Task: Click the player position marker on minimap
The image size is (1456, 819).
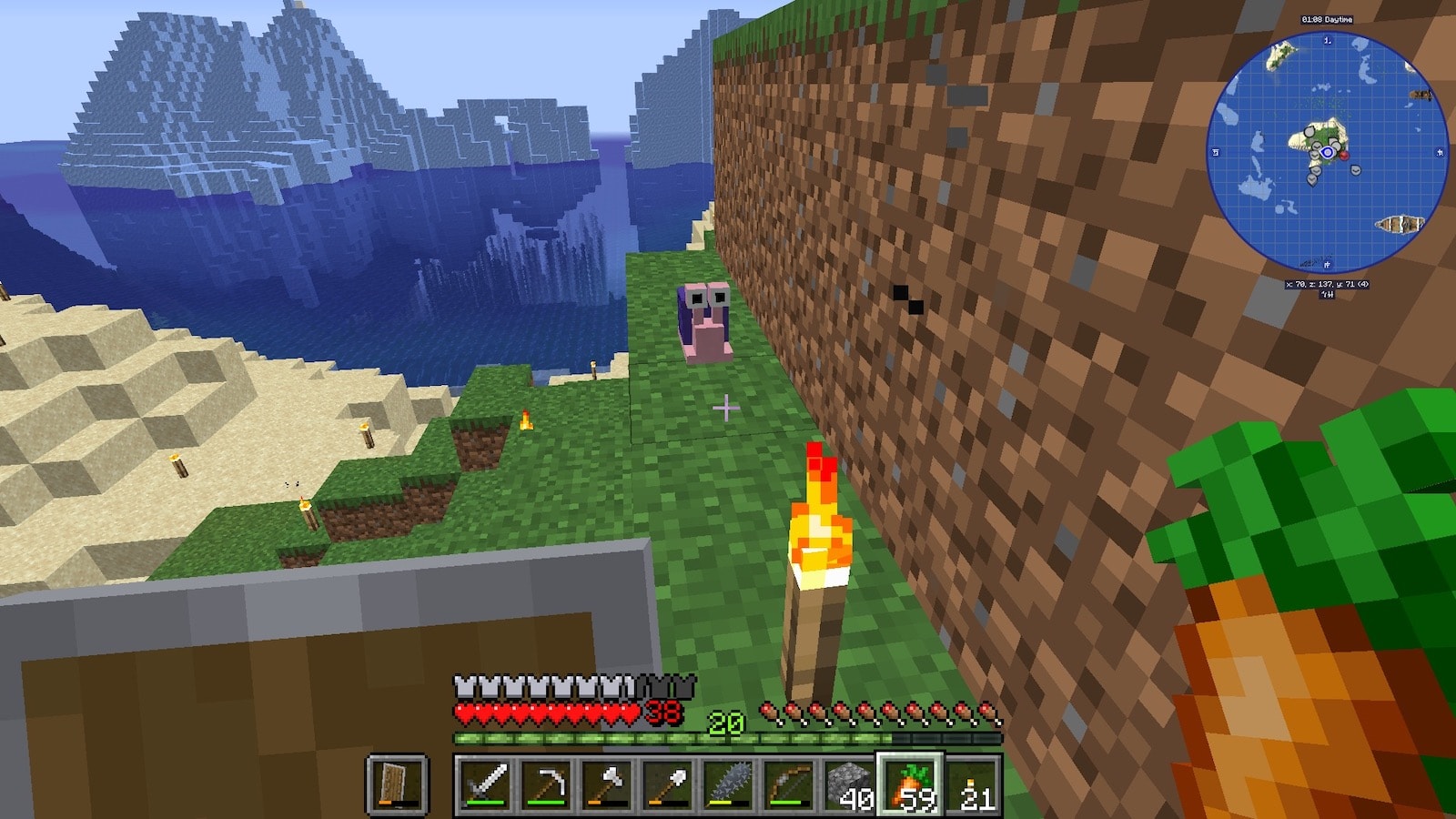Action: [1328, 153]
